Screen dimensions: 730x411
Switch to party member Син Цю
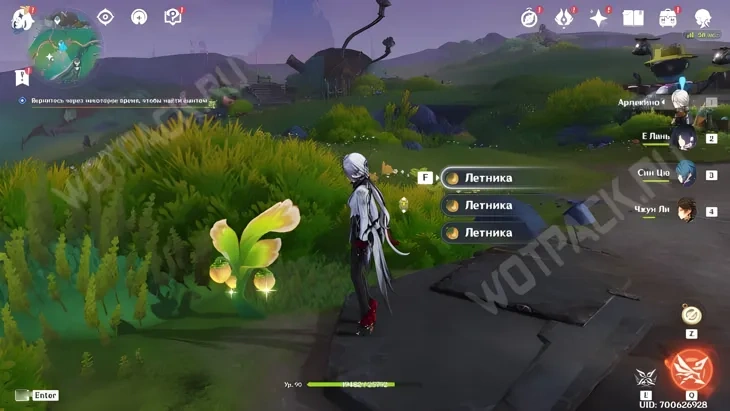(684, 174)
